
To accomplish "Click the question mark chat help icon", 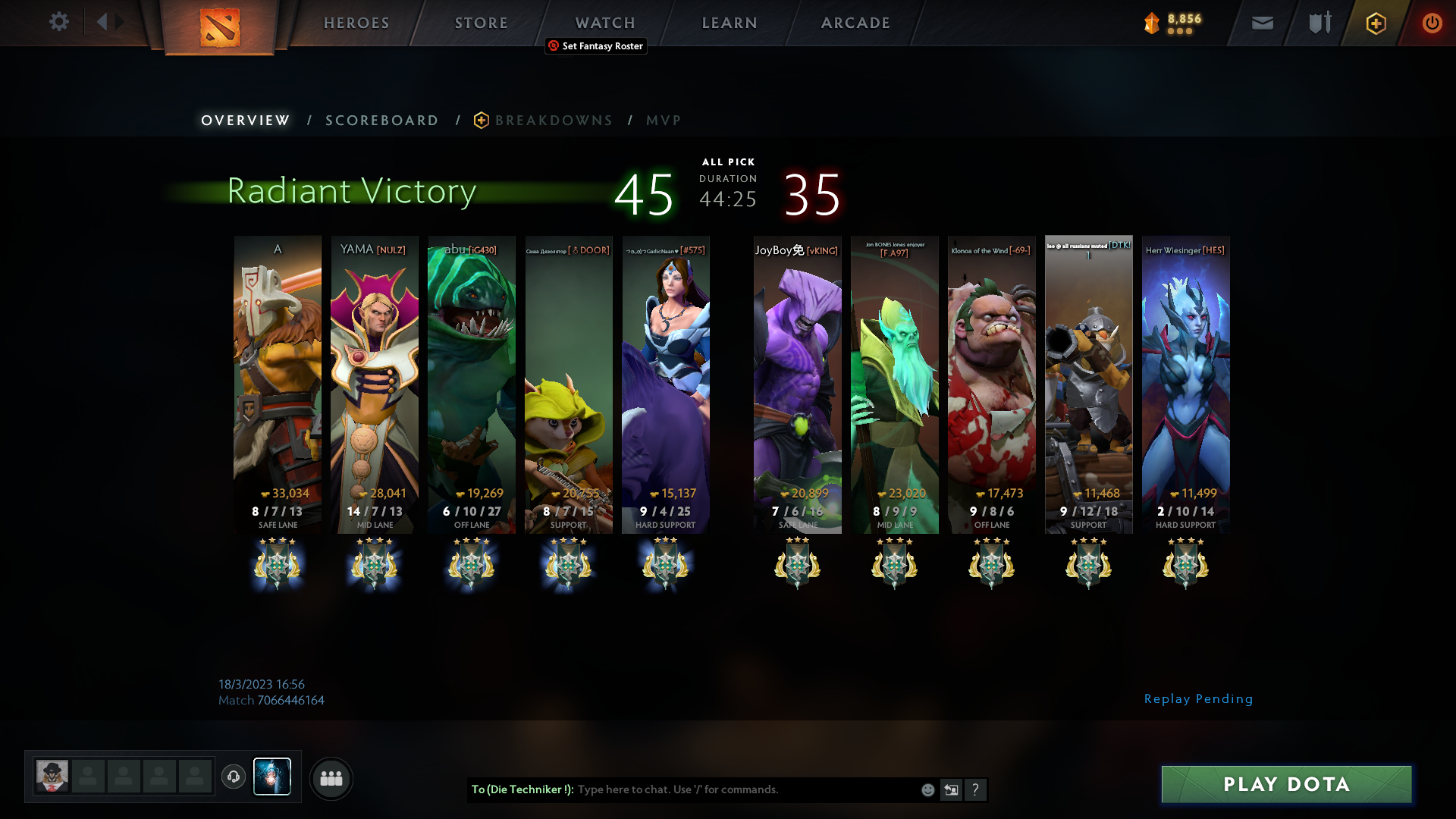I will pyautogui.click(x=976, y=789).
